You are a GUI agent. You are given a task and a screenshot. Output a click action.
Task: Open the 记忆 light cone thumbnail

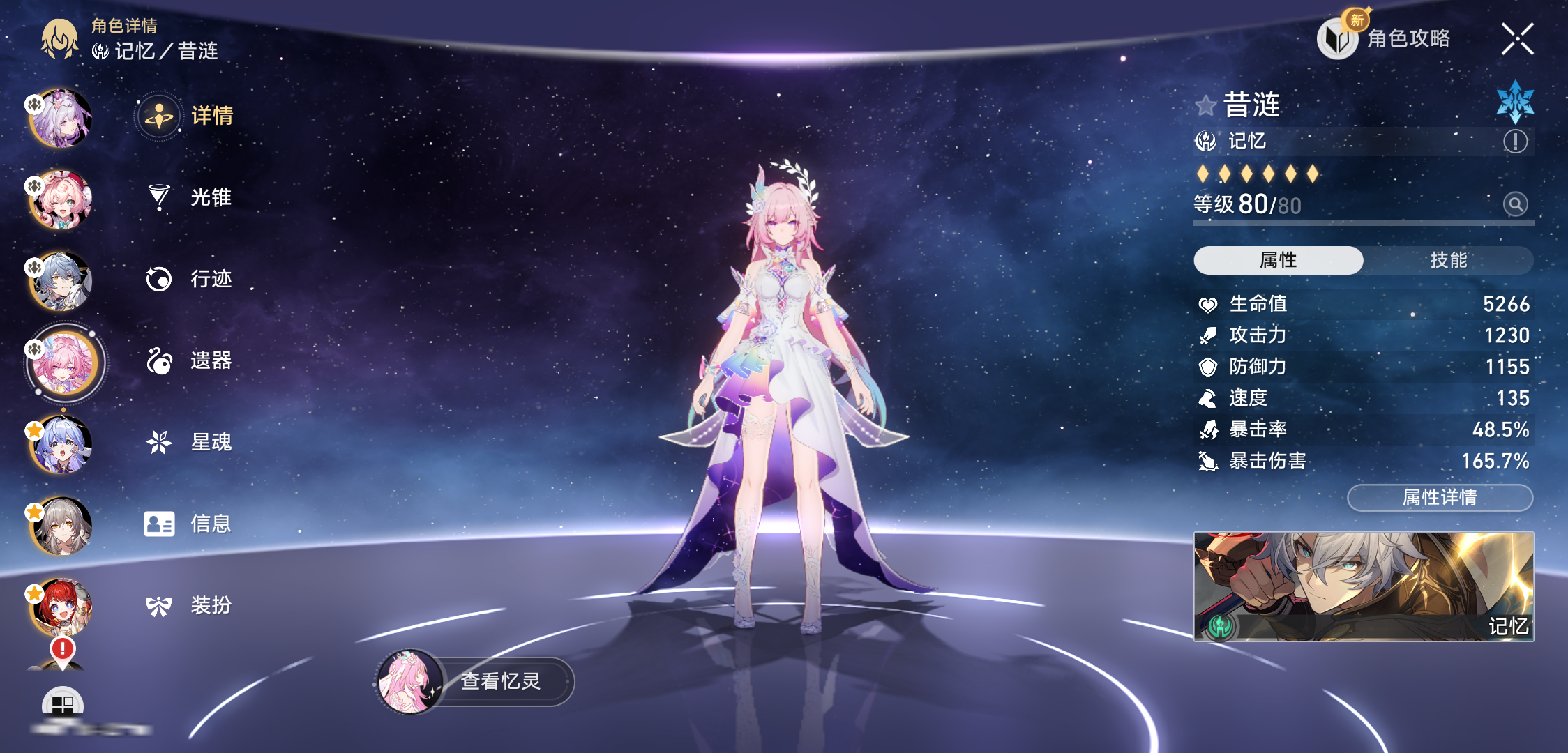click(1364, 586)
